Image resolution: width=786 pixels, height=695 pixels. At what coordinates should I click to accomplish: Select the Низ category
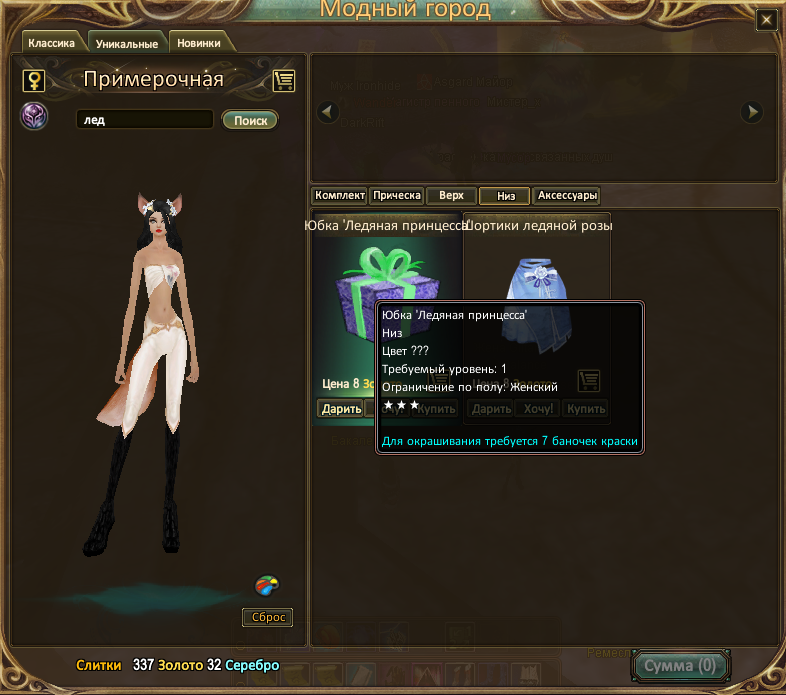tap(505, 196)
